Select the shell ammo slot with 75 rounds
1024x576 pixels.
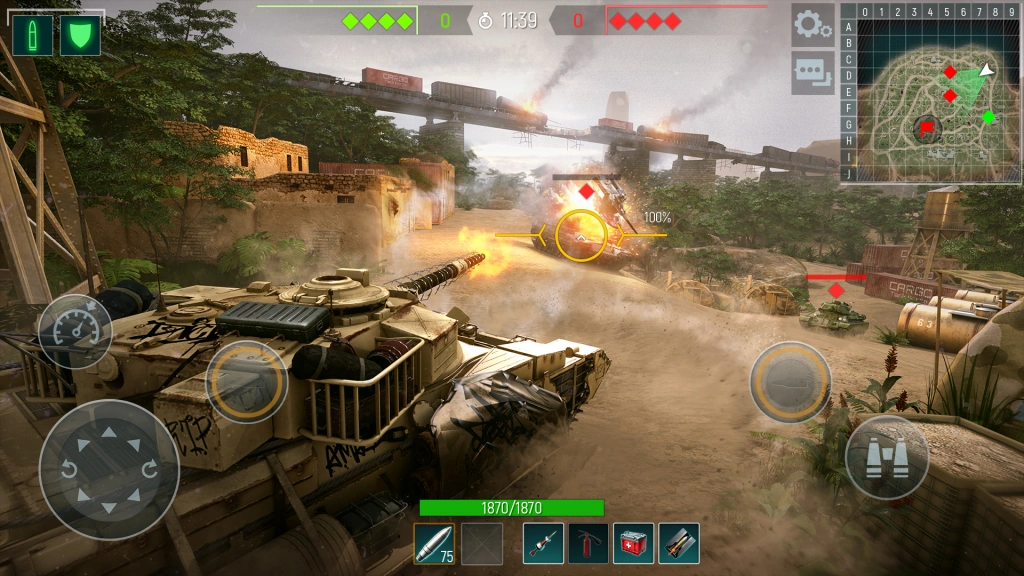point(434,544)
